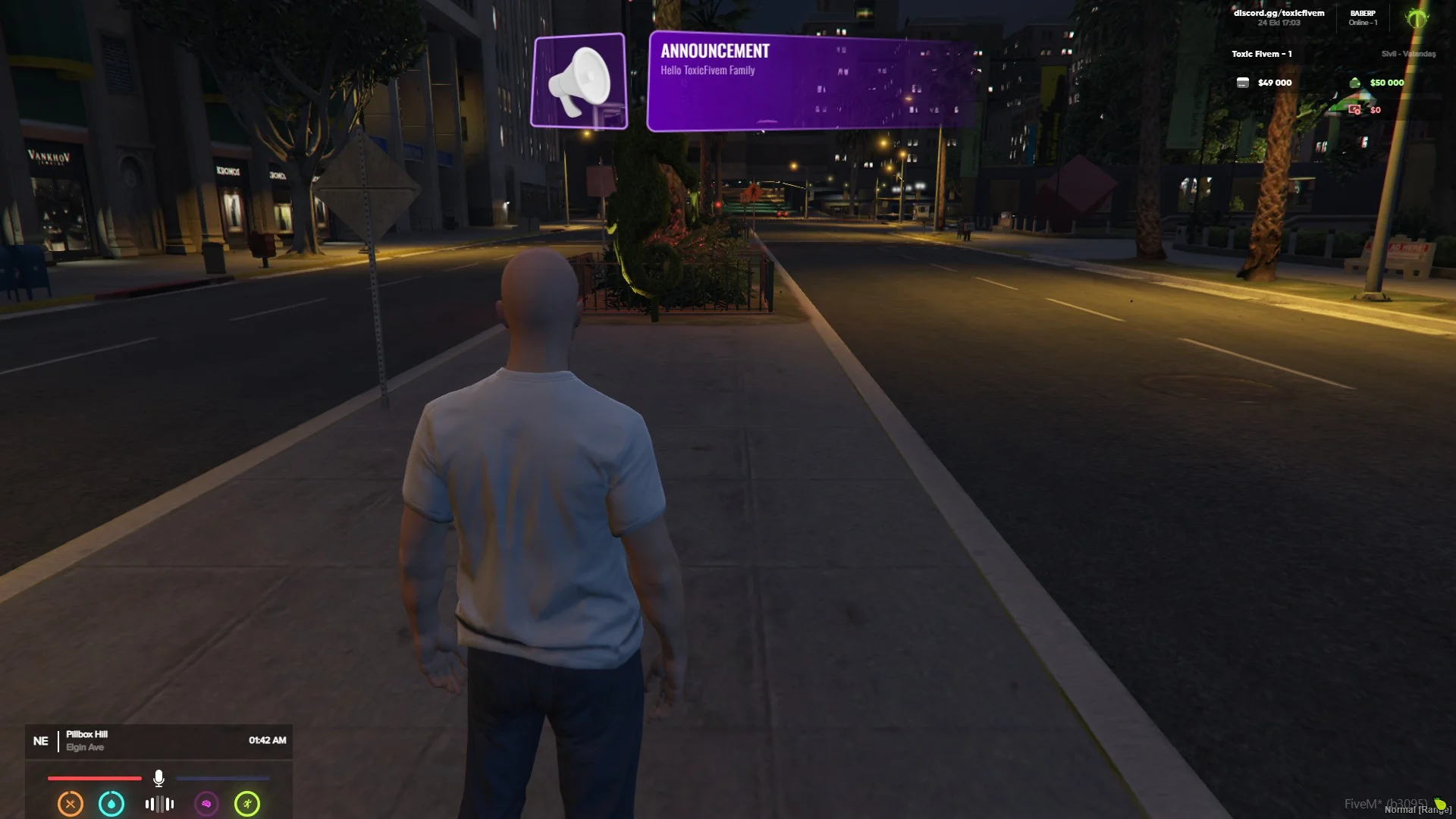Image resolution: width=1456 pixels, height=819 pixels.
Task: Click the red dirty money icon
Action: point(1354,110)
